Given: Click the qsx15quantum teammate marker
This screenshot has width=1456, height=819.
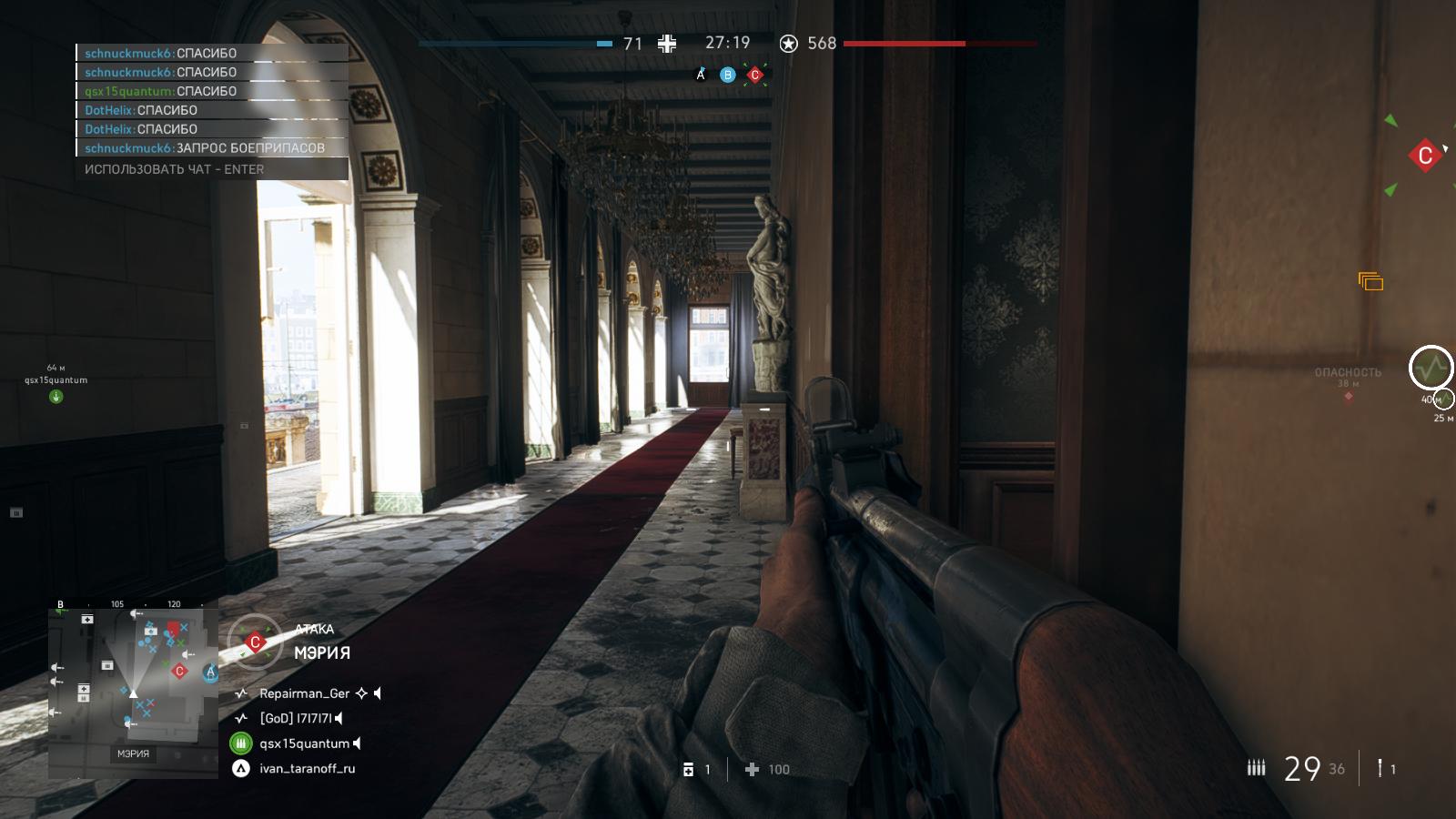Looking at the screenshot, I should (56, 396).
